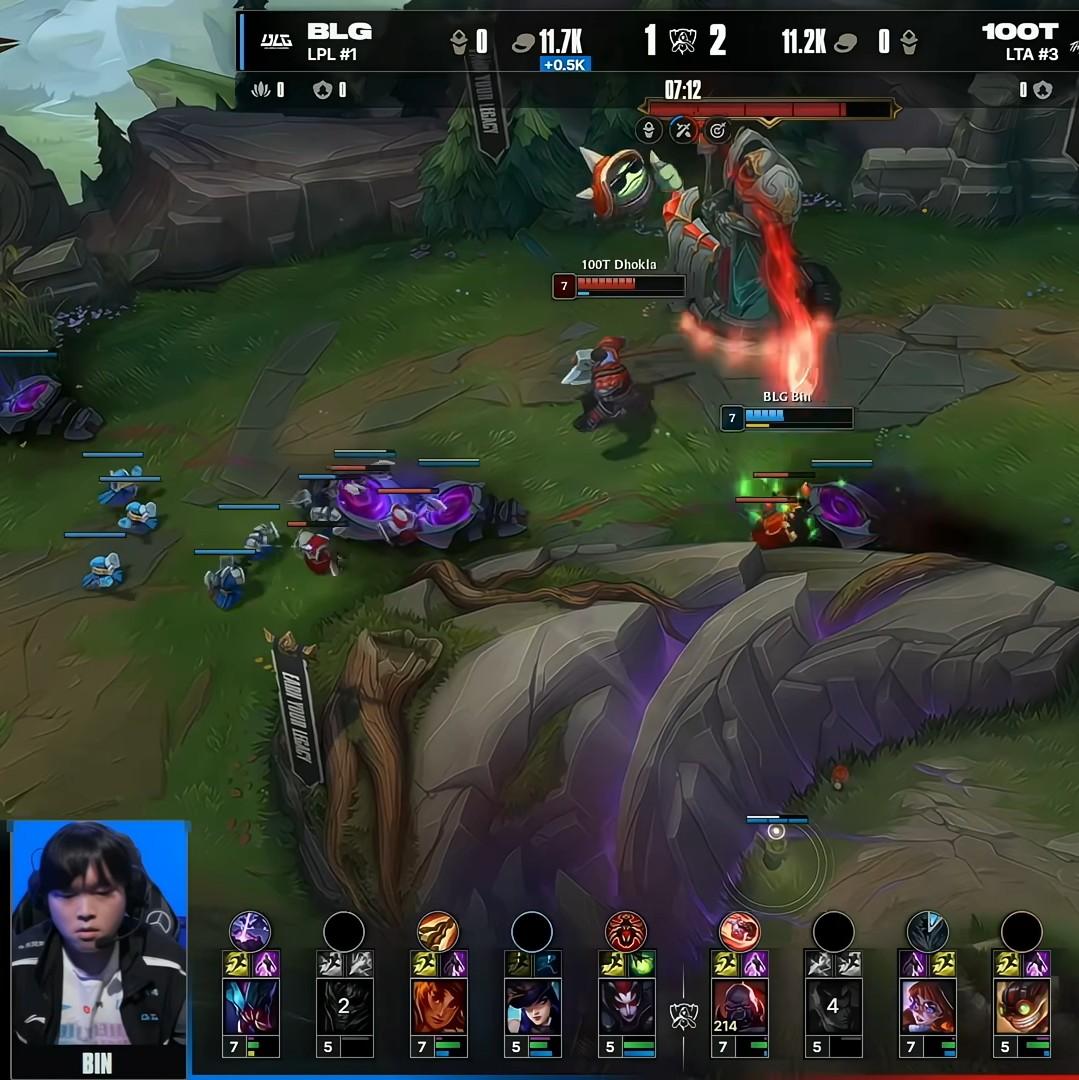Click the BLG team logo
1079x1080 pixels.
click(x=276, y=40)
